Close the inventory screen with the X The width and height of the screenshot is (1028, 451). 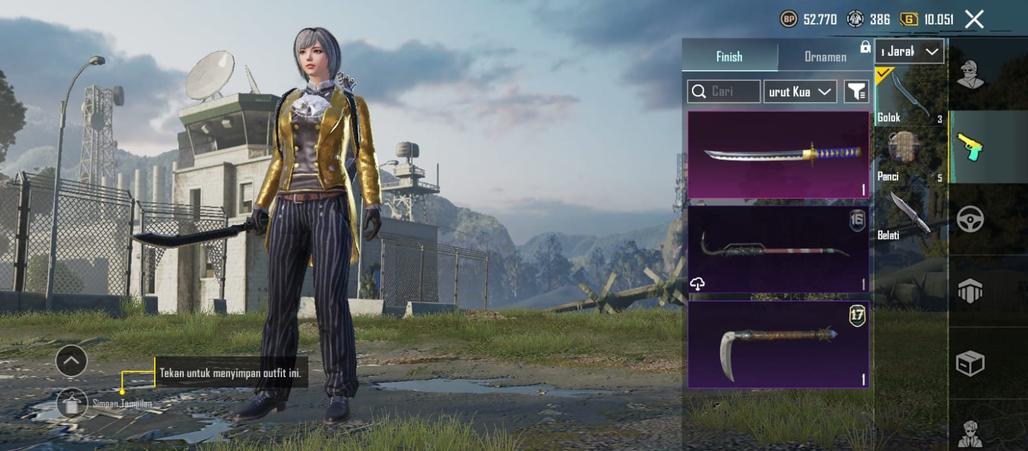[x=975, y=18]
